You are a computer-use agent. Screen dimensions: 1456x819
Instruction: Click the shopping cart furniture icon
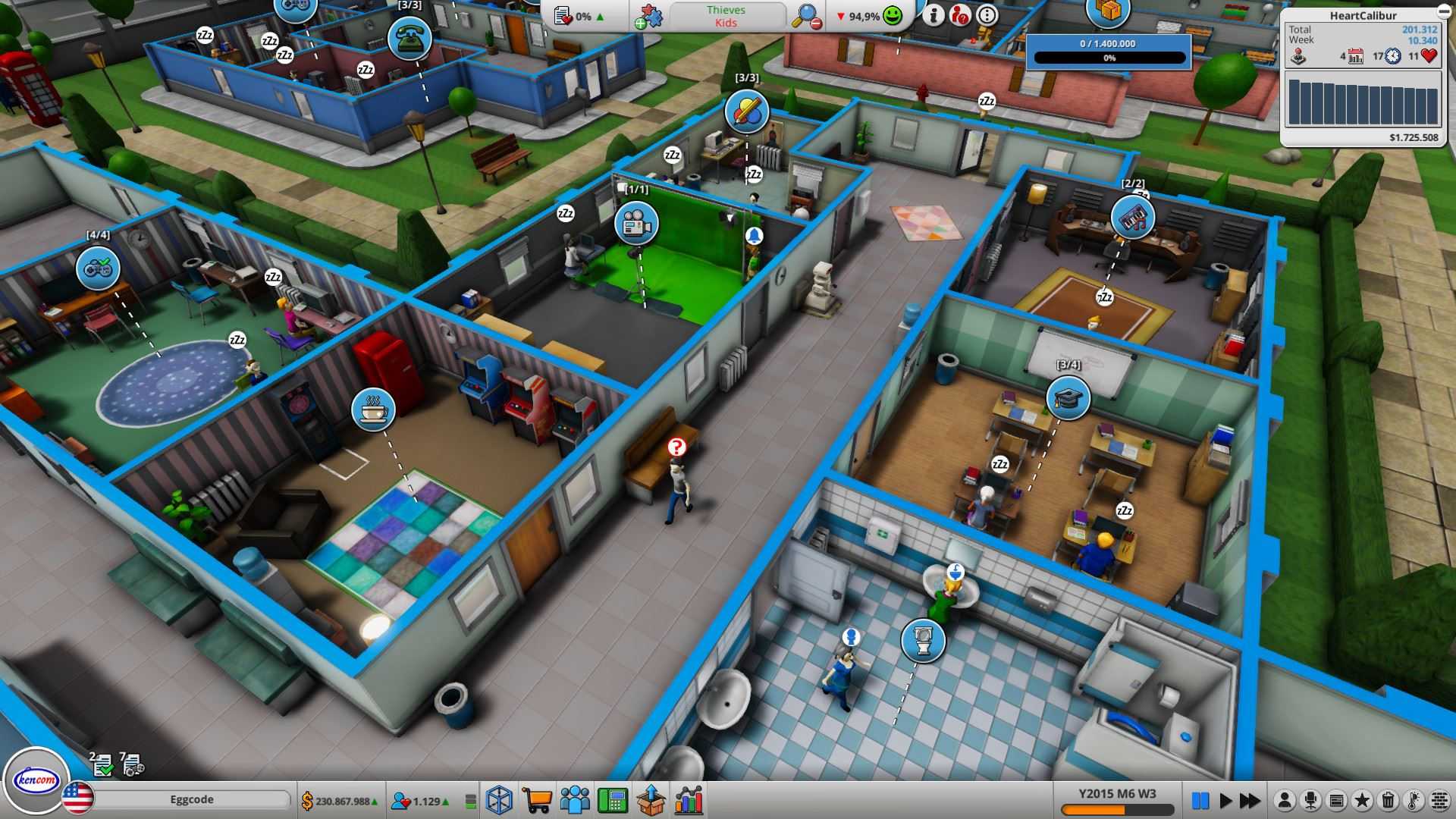click(538, 798)
